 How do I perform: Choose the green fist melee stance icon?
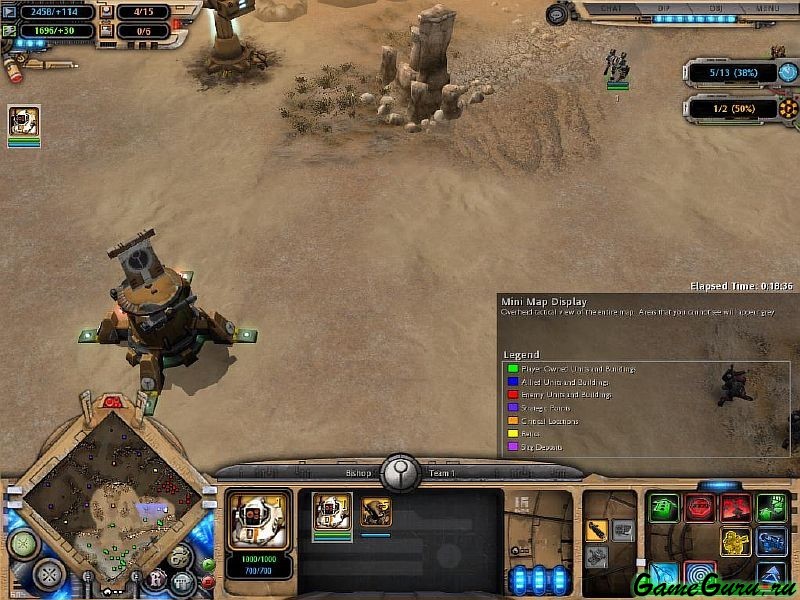tap(770, 508)
